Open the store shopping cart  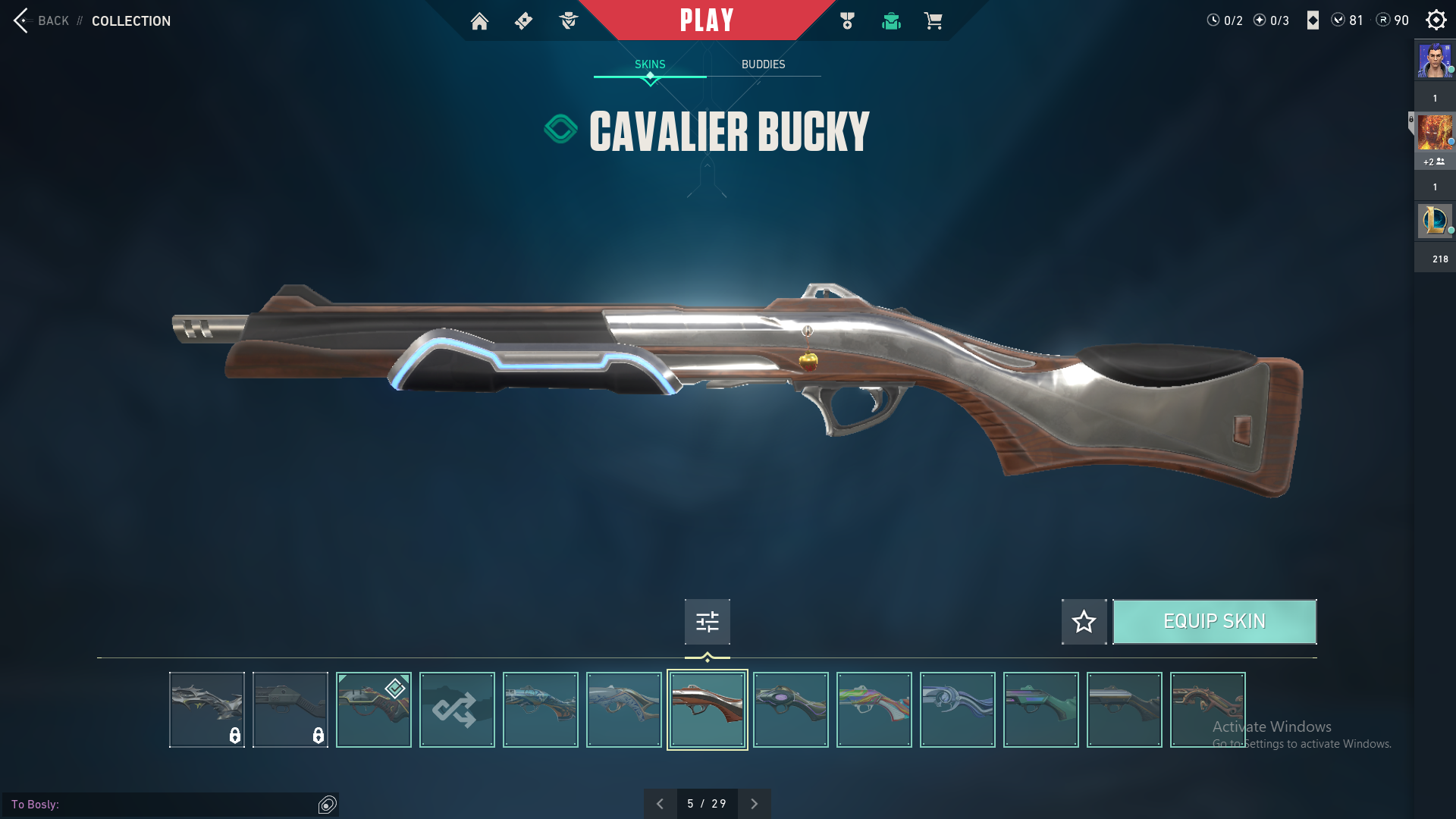pyautogui.click(x=933, y=21)
